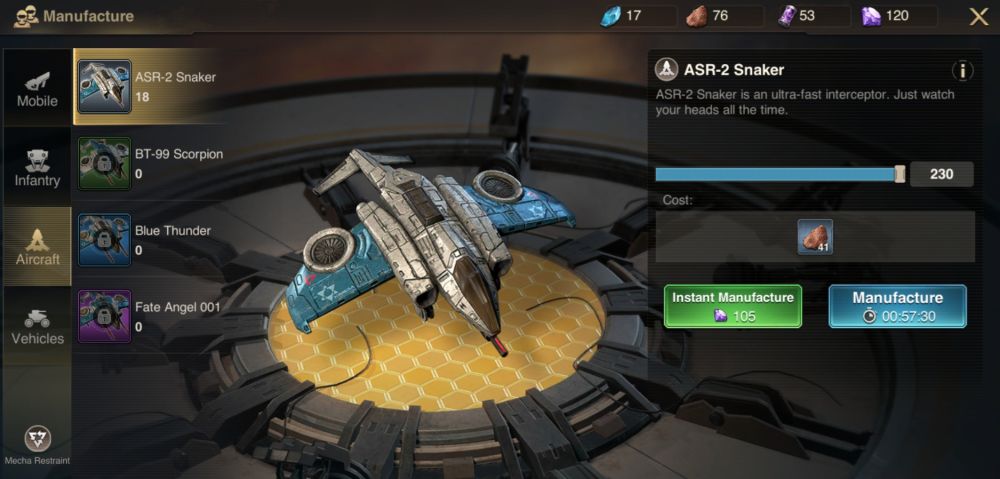Click the production quantity slider
Screen dimensions: 1000x479
coord(778,174)
